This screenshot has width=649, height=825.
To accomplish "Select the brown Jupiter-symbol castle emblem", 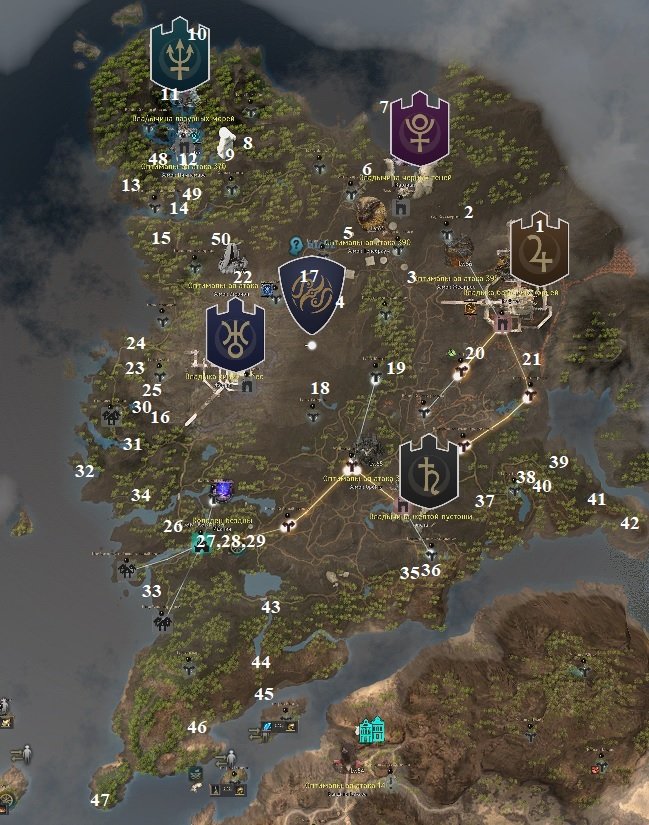I will [x=539, y=247].
